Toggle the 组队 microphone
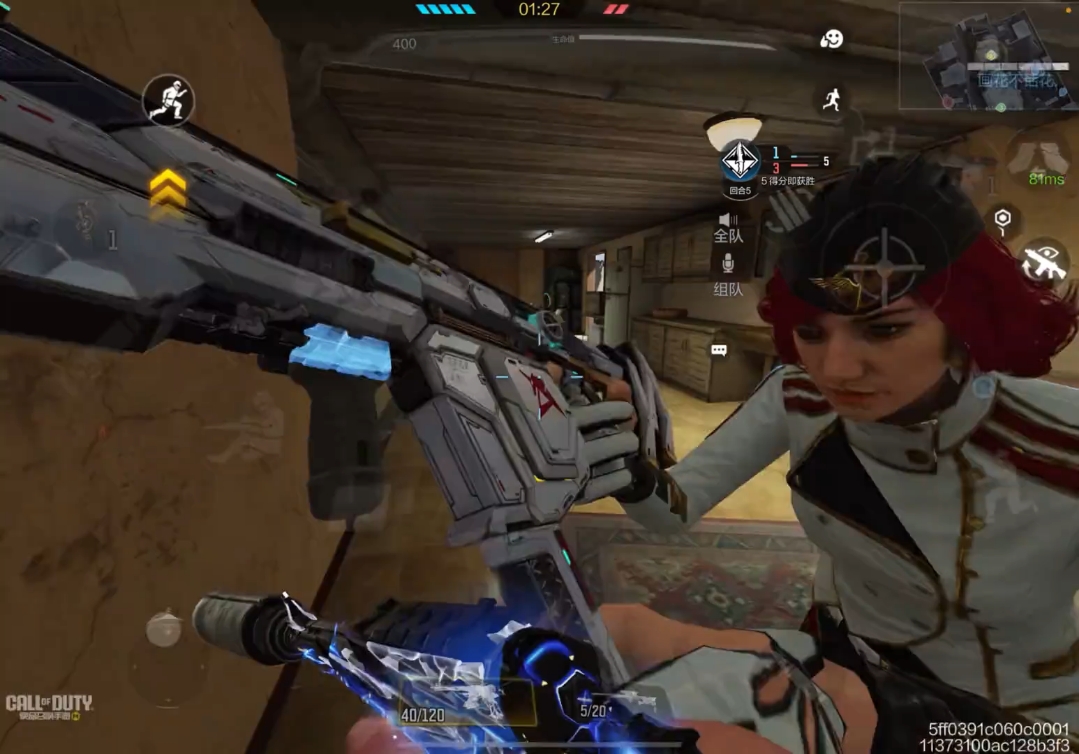Screen dimensions: 1079x754 click(x=728, y=272)
